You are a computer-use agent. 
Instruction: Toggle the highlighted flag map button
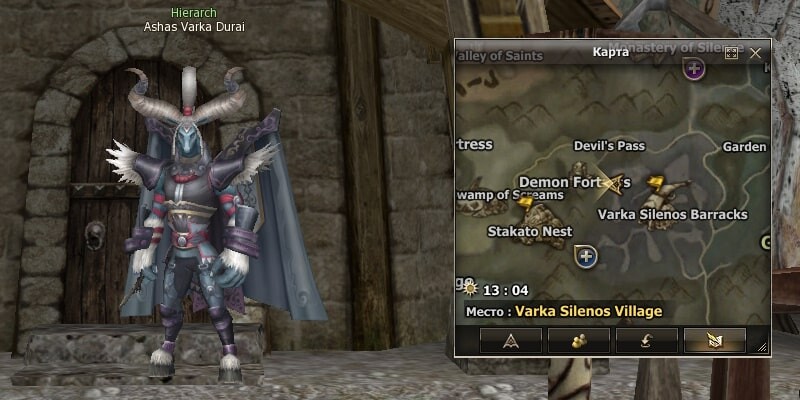point(714,340)
